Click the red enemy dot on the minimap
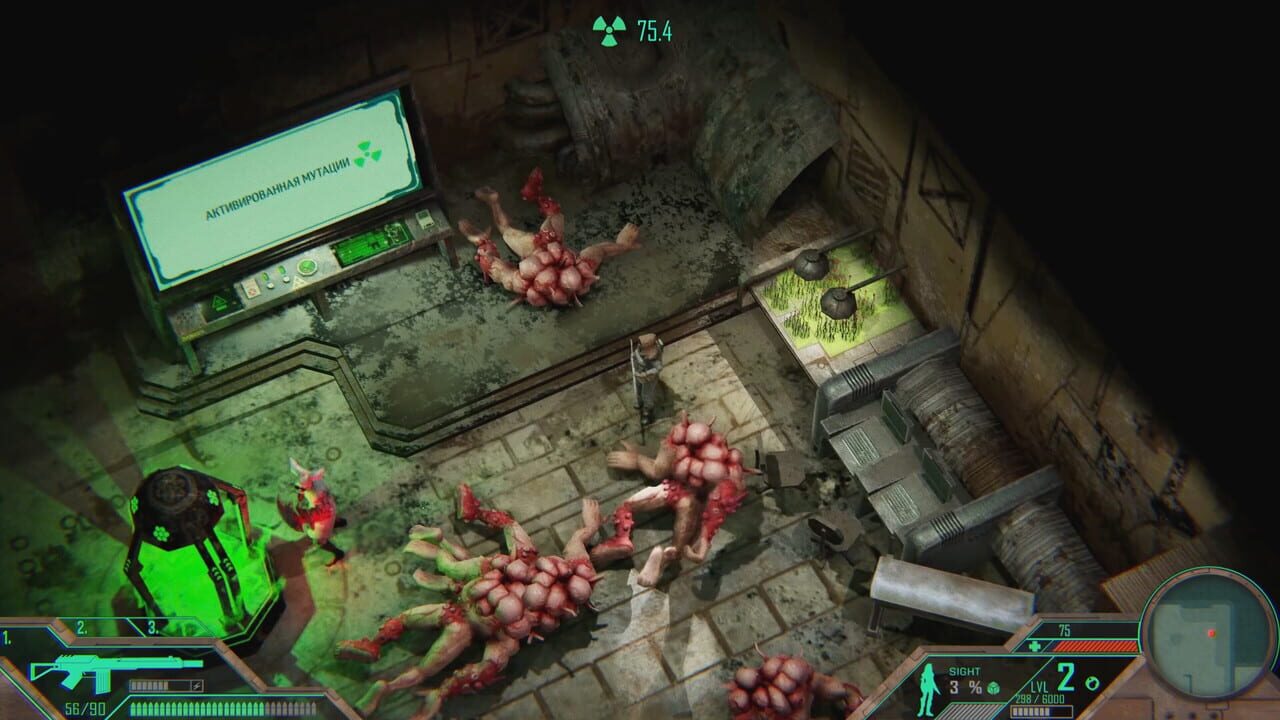The width and height of the screenshot is (1280, 720). [x=1213, y=631]
